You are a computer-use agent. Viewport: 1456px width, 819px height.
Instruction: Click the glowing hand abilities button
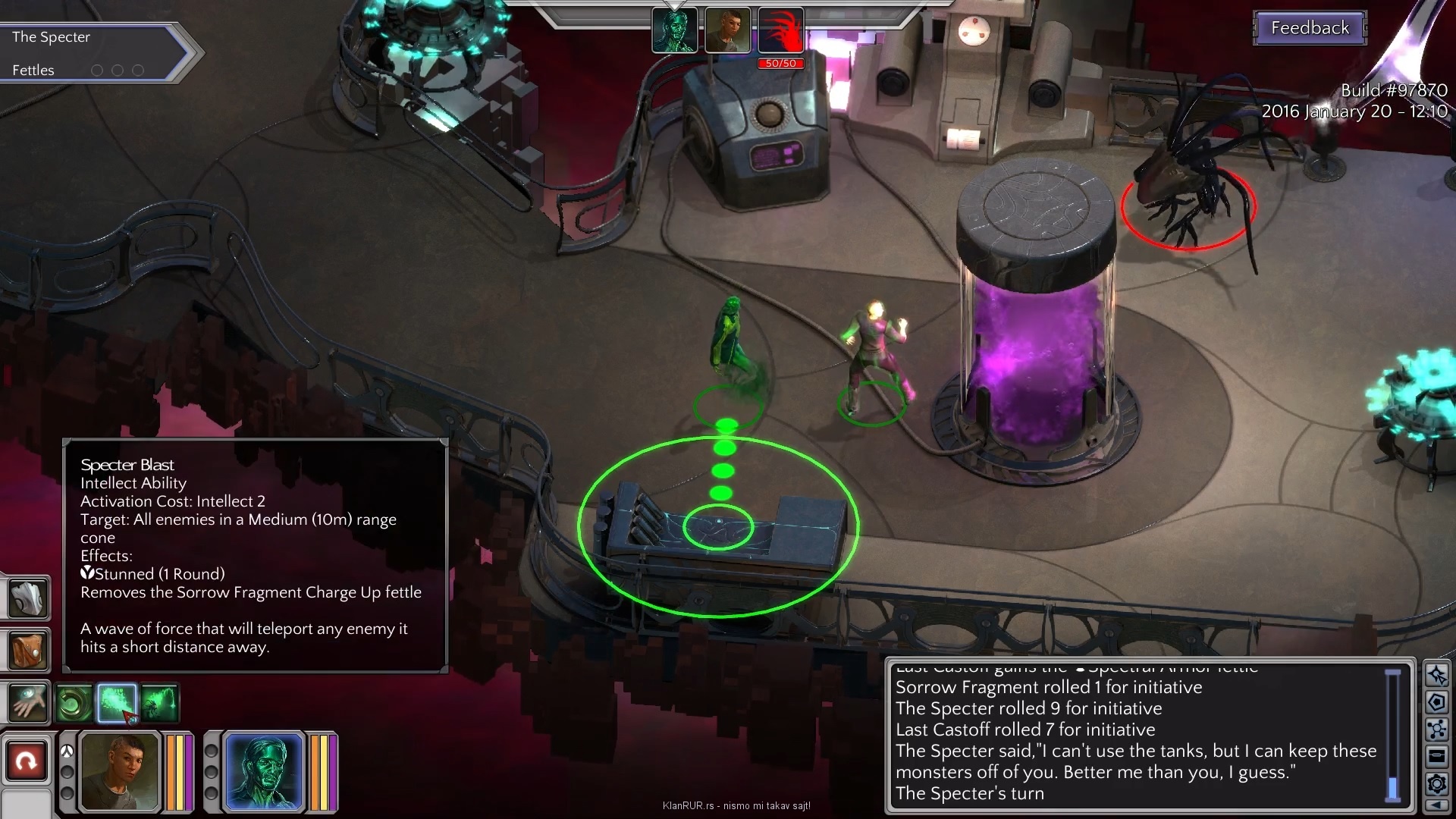tap(28, 702)
